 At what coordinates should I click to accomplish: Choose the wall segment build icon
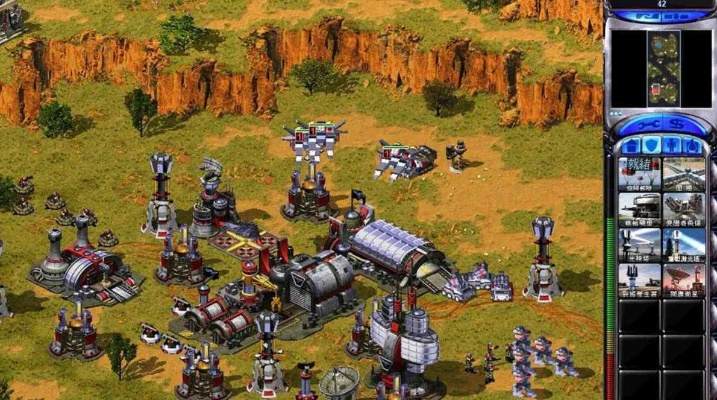click(x=683, y=173)
